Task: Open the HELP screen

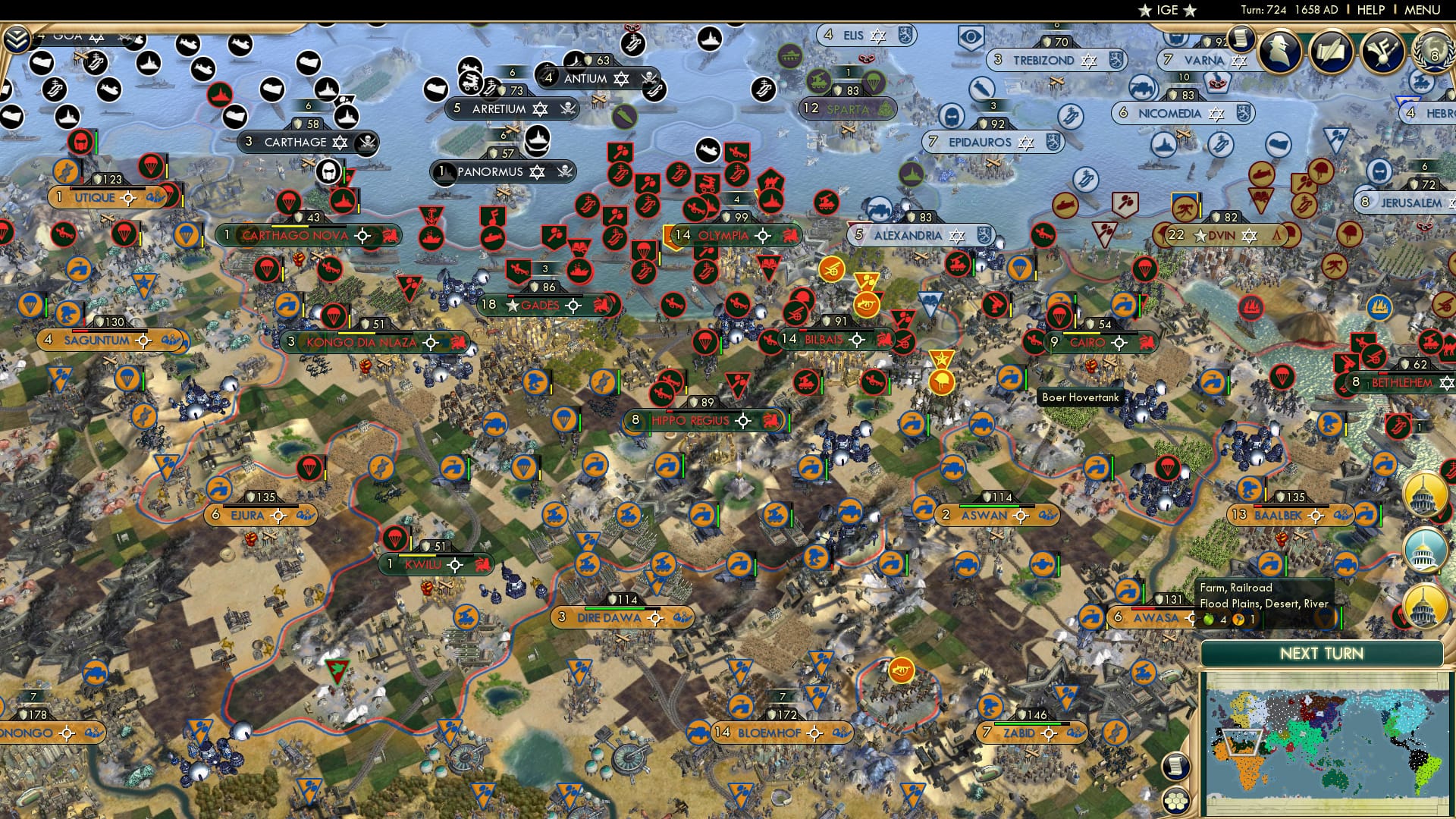Action: pos(1369,10)
